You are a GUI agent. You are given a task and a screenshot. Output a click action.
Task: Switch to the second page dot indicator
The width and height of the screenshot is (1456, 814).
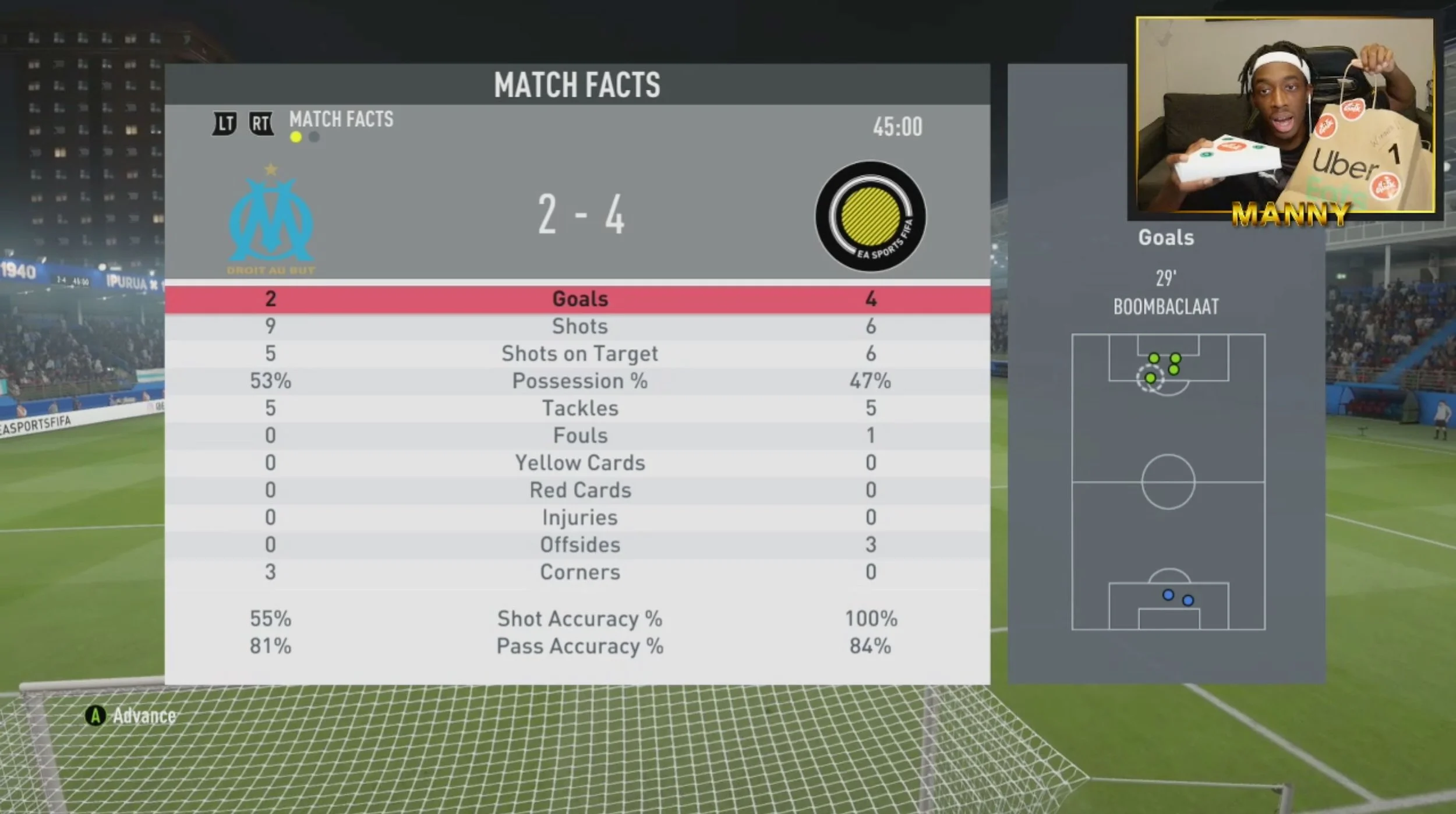pyautogui.click(x=314, y=137)
